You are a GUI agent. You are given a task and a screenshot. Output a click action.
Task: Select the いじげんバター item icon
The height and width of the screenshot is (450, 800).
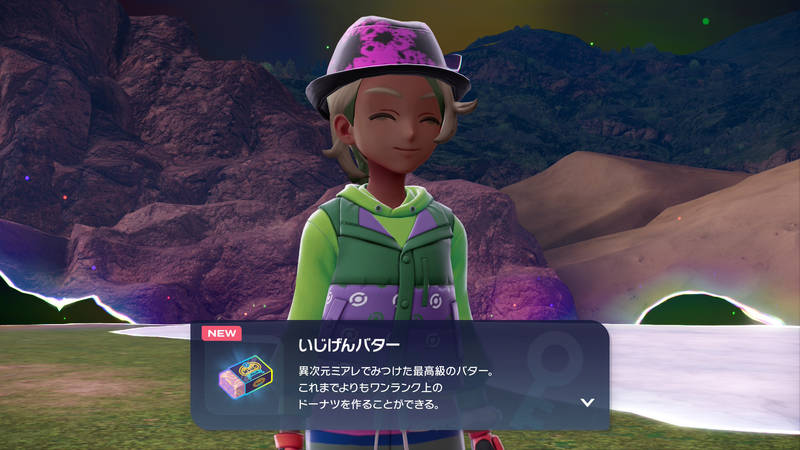pyautogui.click(x=246, y=377)
